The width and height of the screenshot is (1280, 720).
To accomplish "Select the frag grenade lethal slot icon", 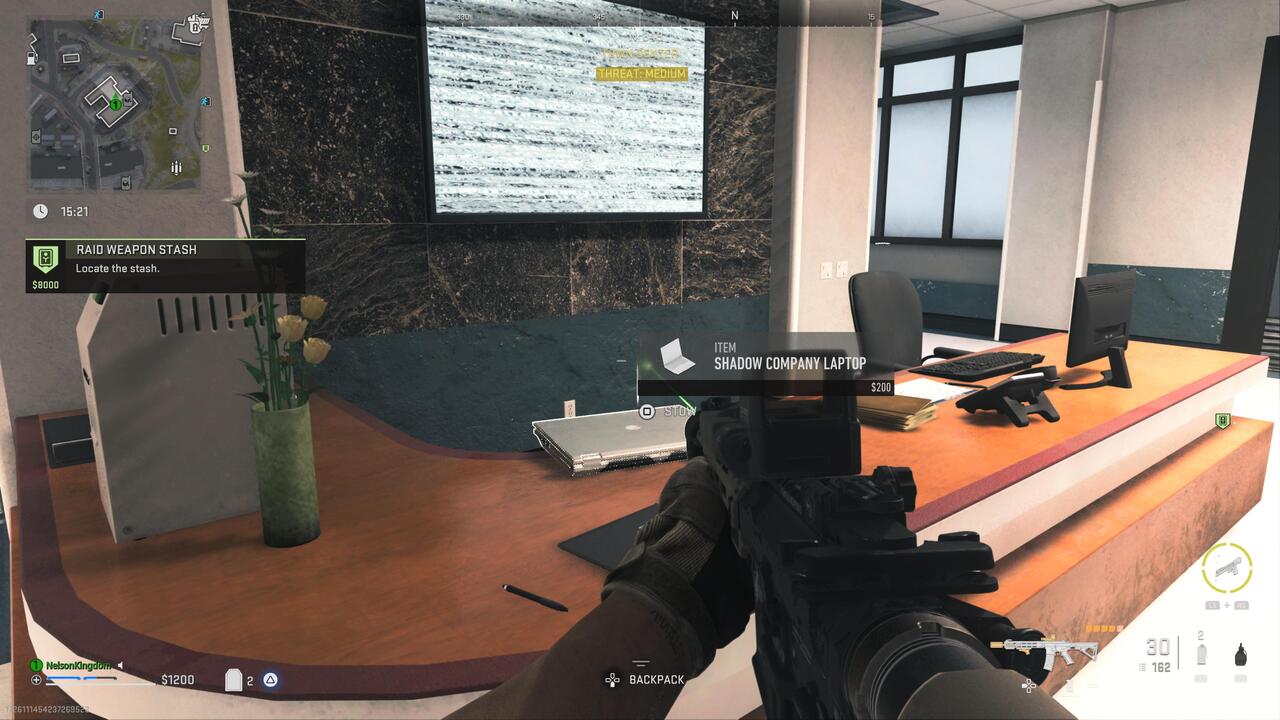I will click(x=1240, y=653).
